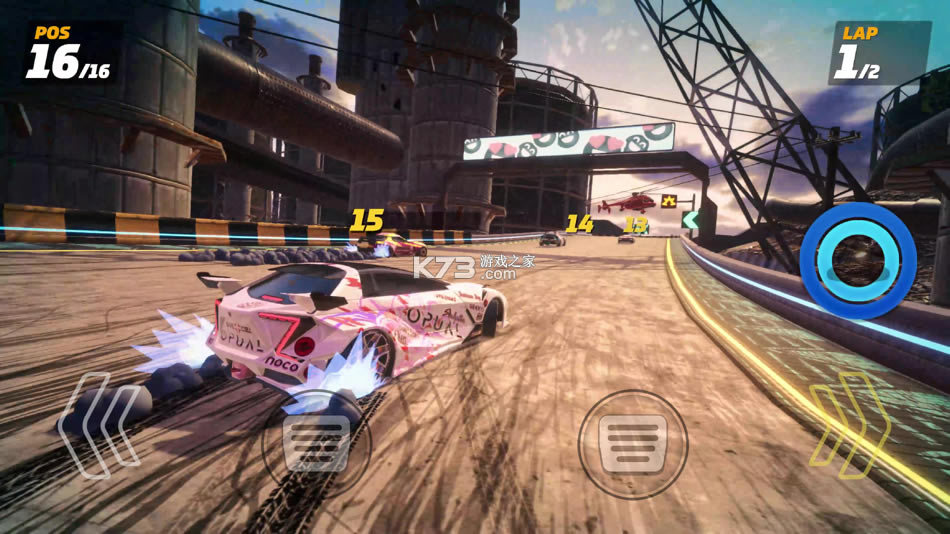
Task: Activate the blue ring boost button
Action: pyautogui.click(x=858, y=260)
